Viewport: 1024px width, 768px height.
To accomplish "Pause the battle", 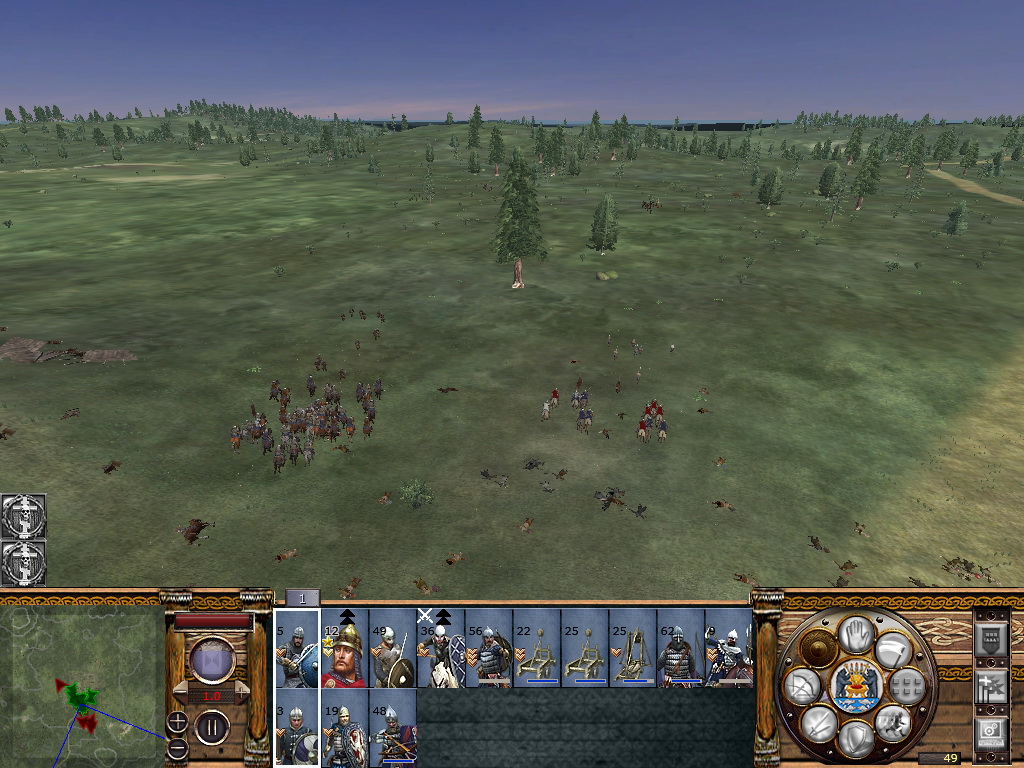I will click(x=212, y=727).
